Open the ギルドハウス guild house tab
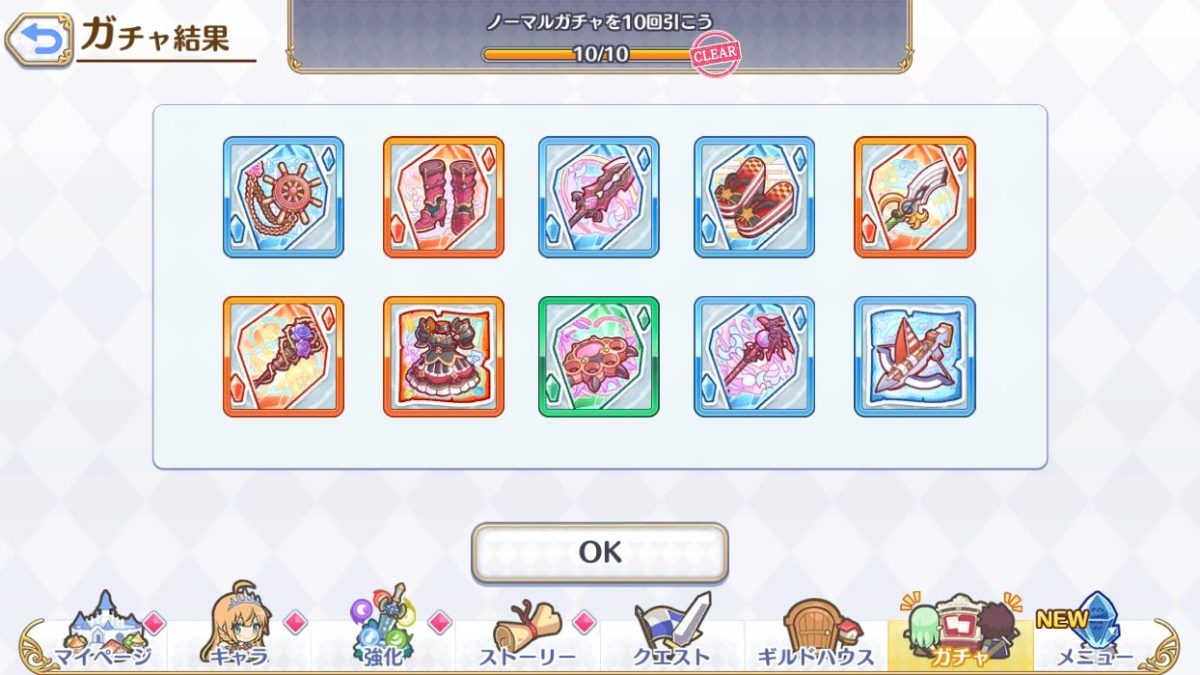This screenshot has height=675, width=1200. (815, 632)
